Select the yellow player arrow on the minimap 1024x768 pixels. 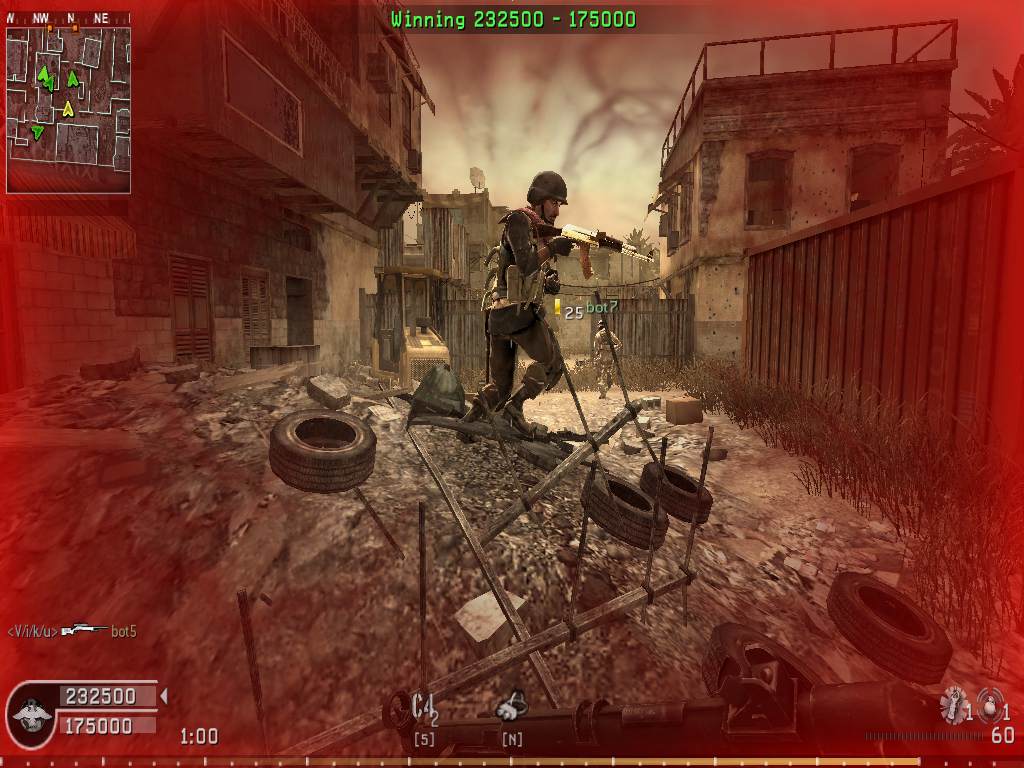click(x=68, y=108)
